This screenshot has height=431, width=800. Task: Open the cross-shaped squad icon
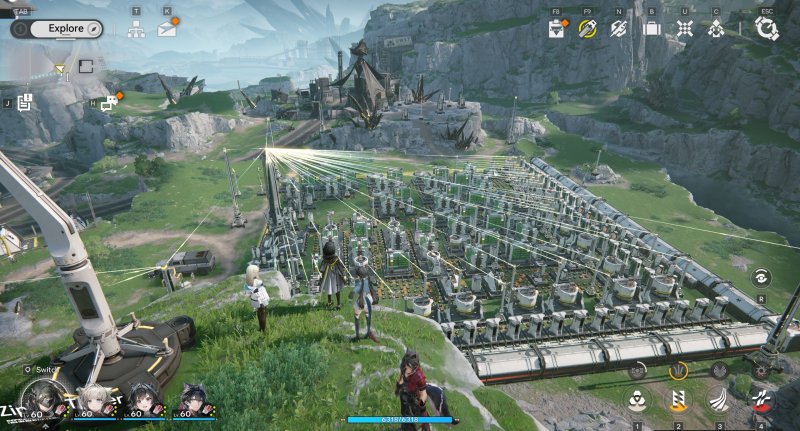click(684, 28)
